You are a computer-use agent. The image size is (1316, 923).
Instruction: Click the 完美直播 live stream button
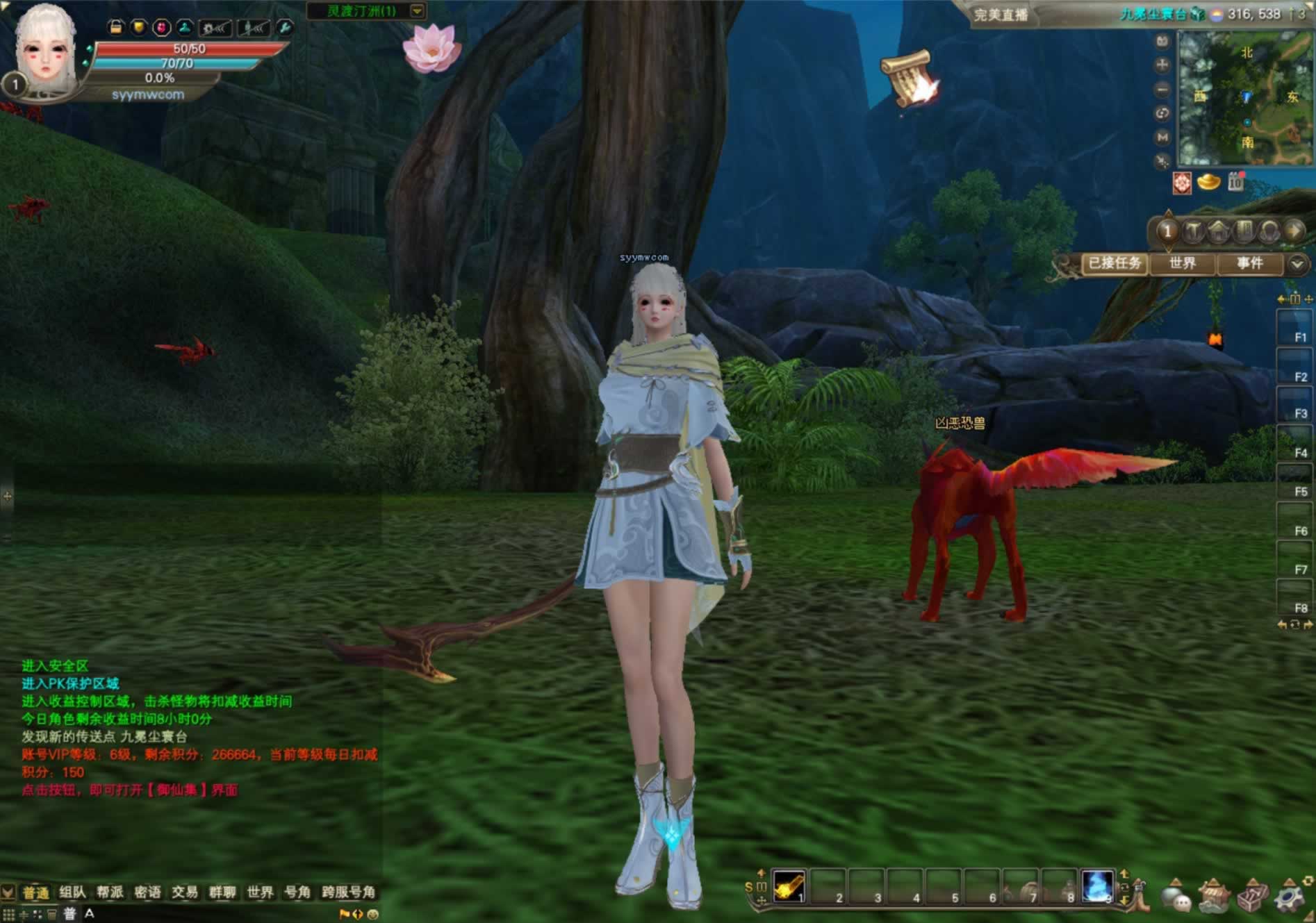tap(1000, 15)
